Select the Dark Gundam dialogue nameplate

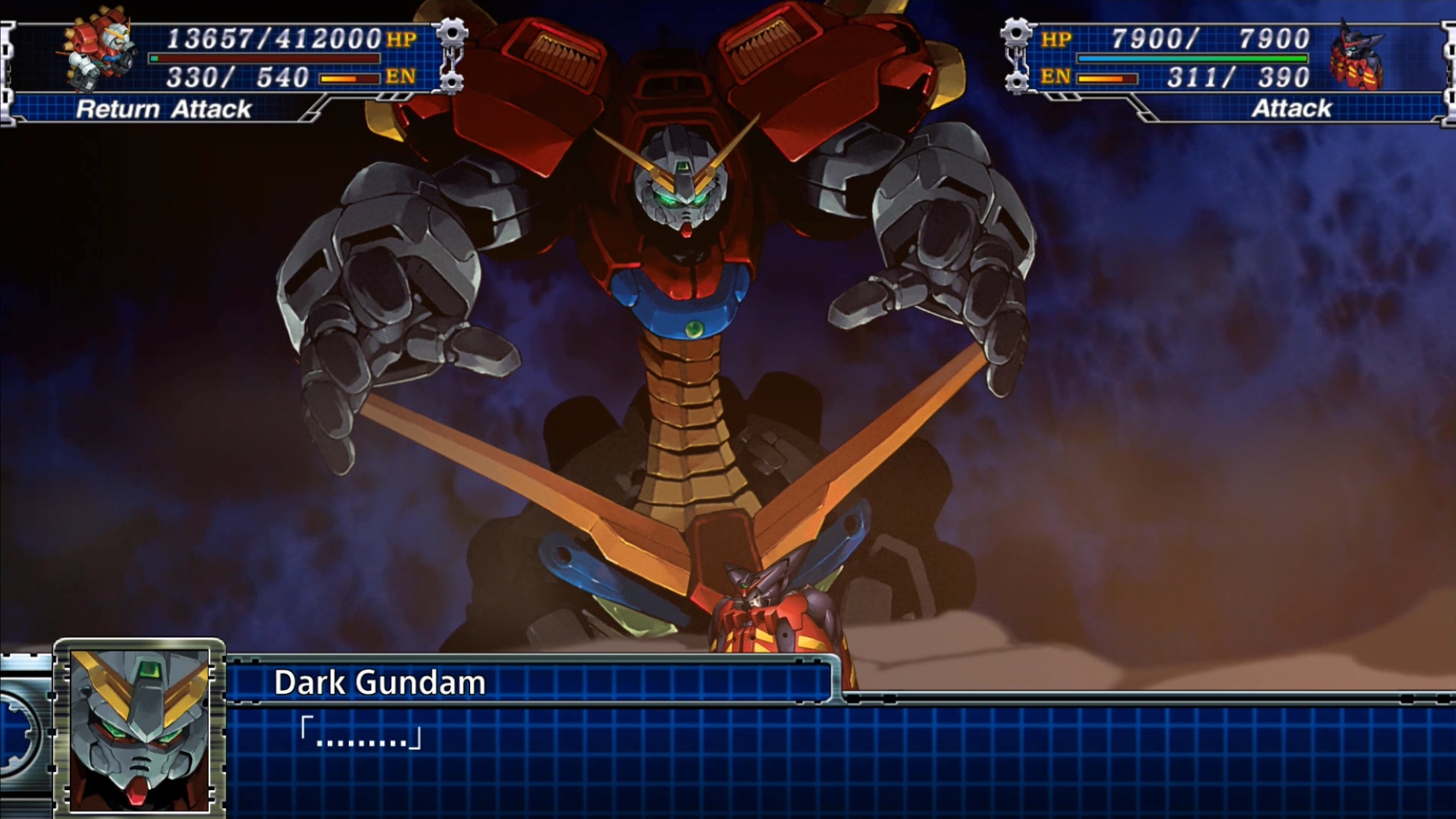[379, 682]
